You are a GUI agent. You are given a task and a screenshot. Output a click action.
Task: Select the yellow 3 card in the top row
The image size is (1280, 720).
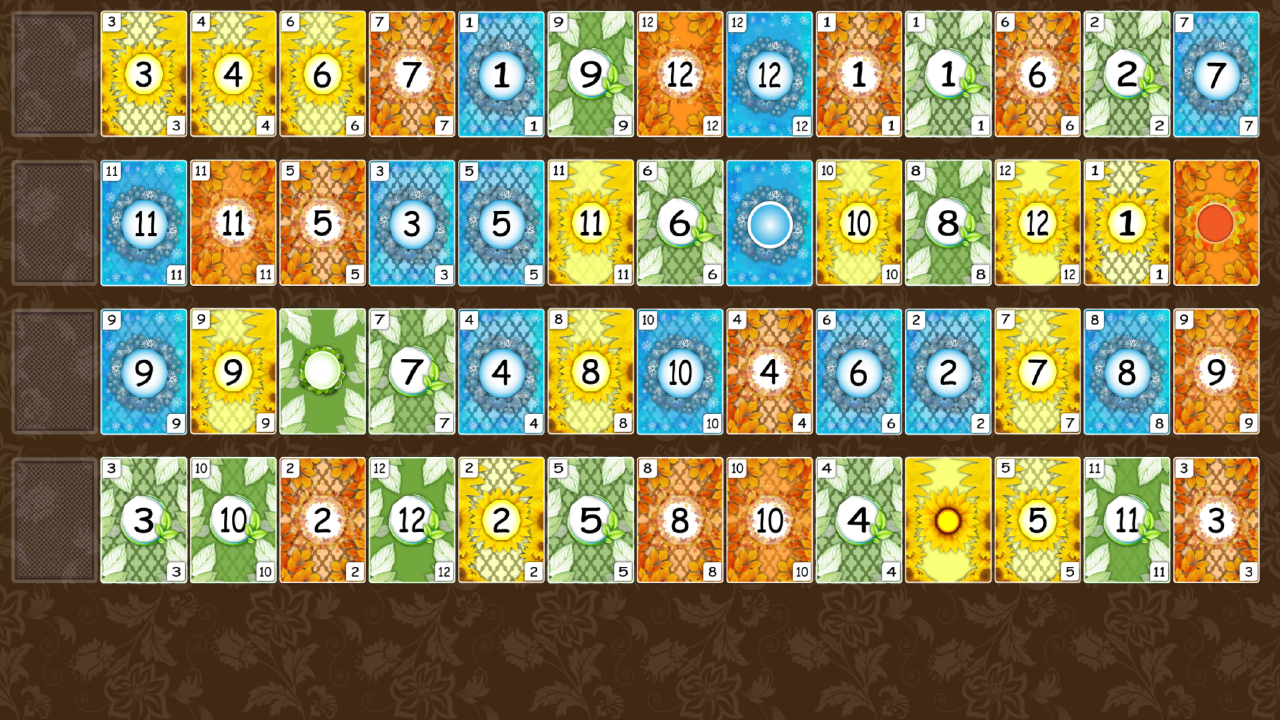click(x=143, y=71)
